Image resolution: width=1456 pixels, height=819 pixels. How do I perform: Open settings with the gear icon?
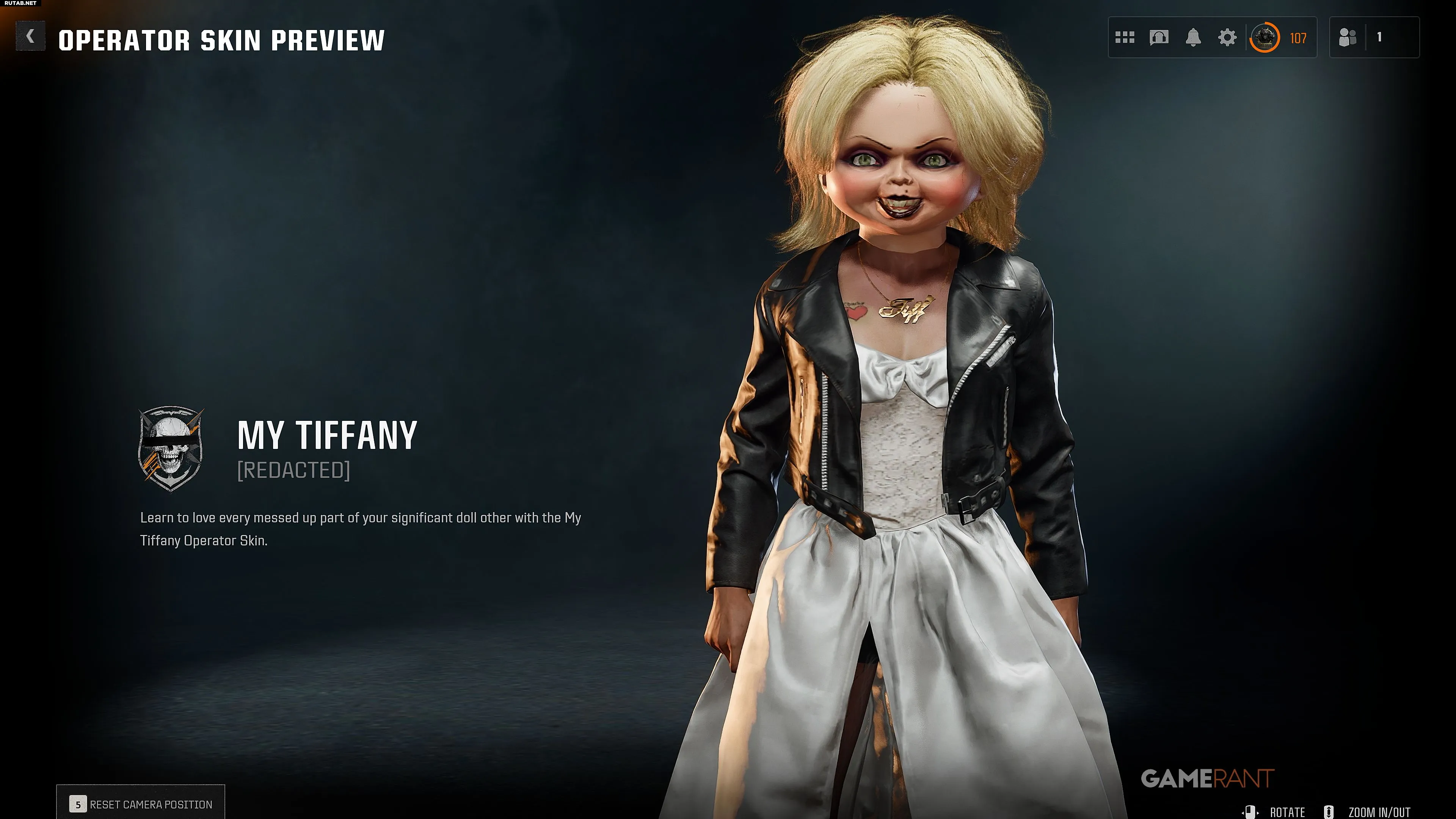point(1227,38)
